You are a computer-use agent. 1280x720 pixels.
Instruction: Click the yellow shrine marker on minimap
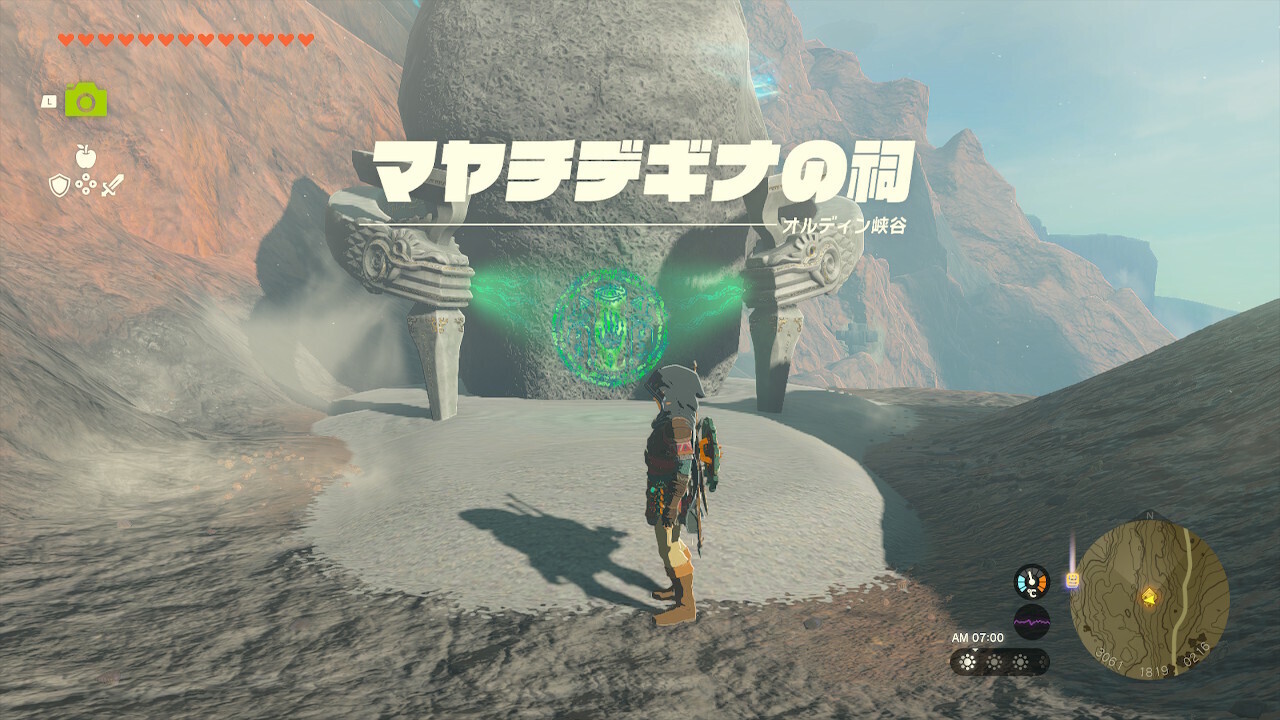(1149, 598)
